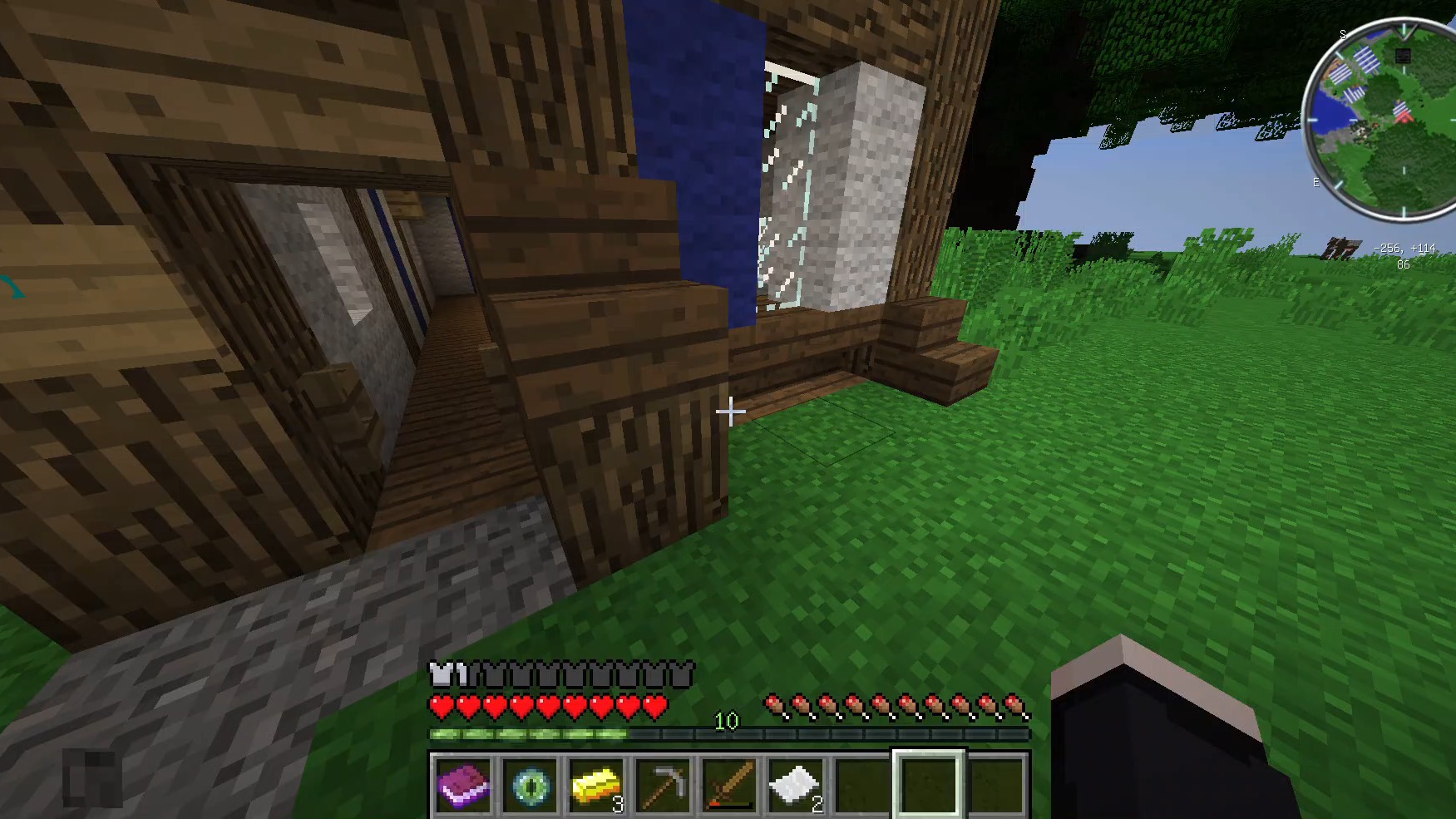The width and height of the screenshot is (1456, 819).
Task: Select the gold ingots stack
Action: (596, 785)
